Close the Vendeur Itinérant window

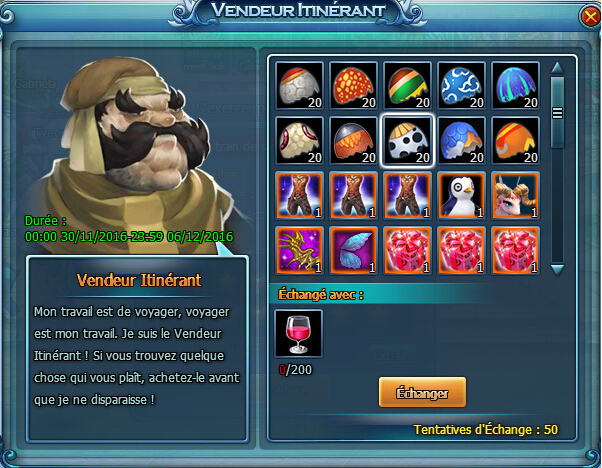[x=582, y=16]
